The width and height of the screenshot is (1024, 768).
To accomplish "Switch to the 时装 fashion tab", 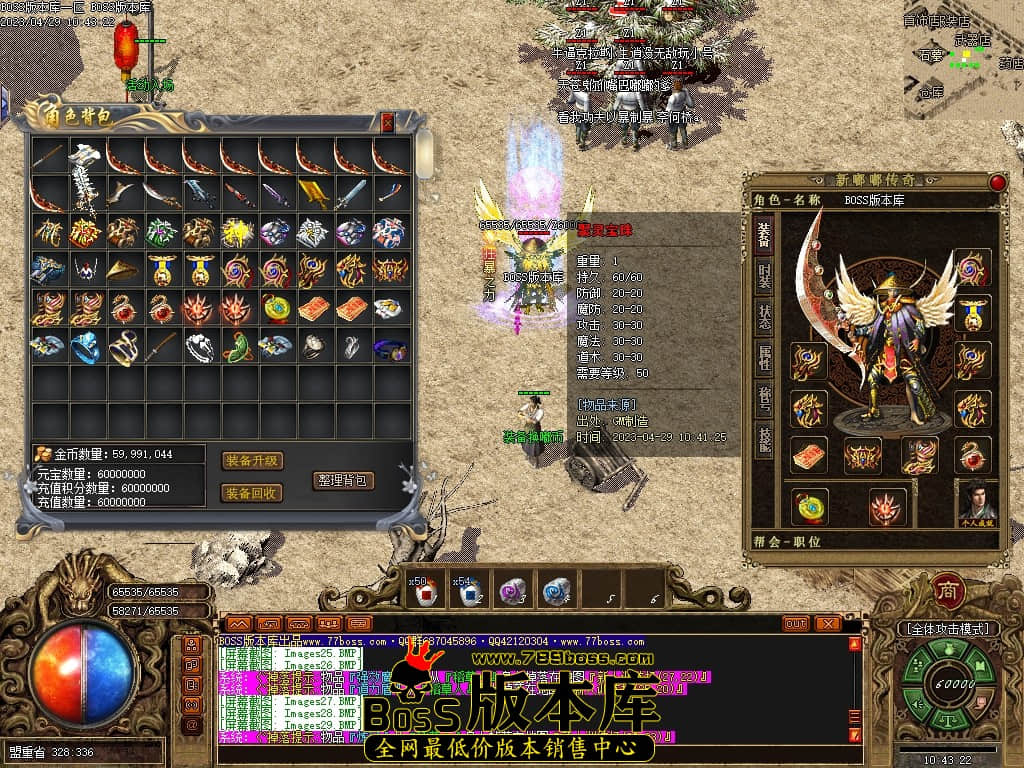I will click(763, 275).
